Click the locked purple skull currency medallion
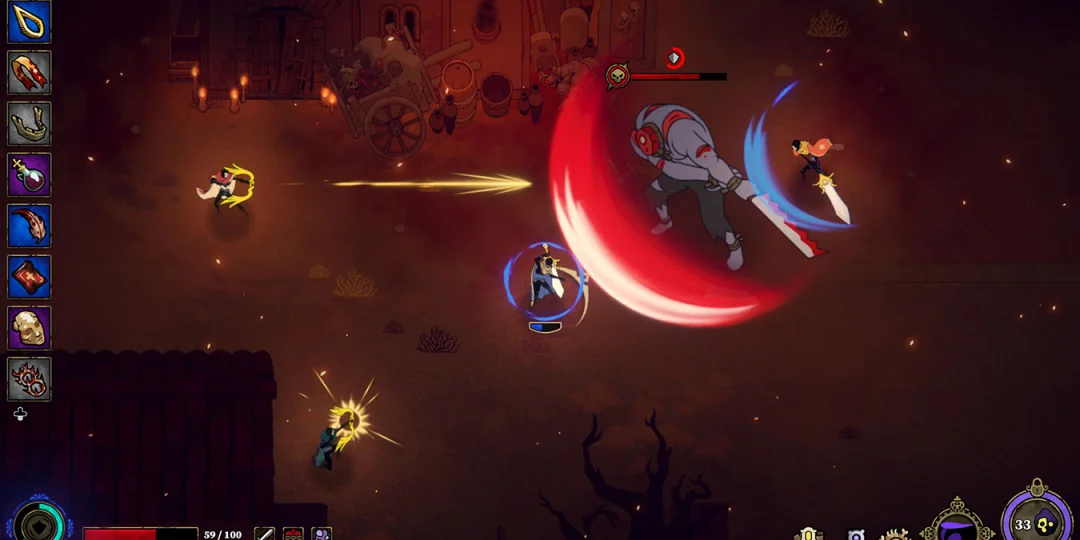 point(1036,523)
